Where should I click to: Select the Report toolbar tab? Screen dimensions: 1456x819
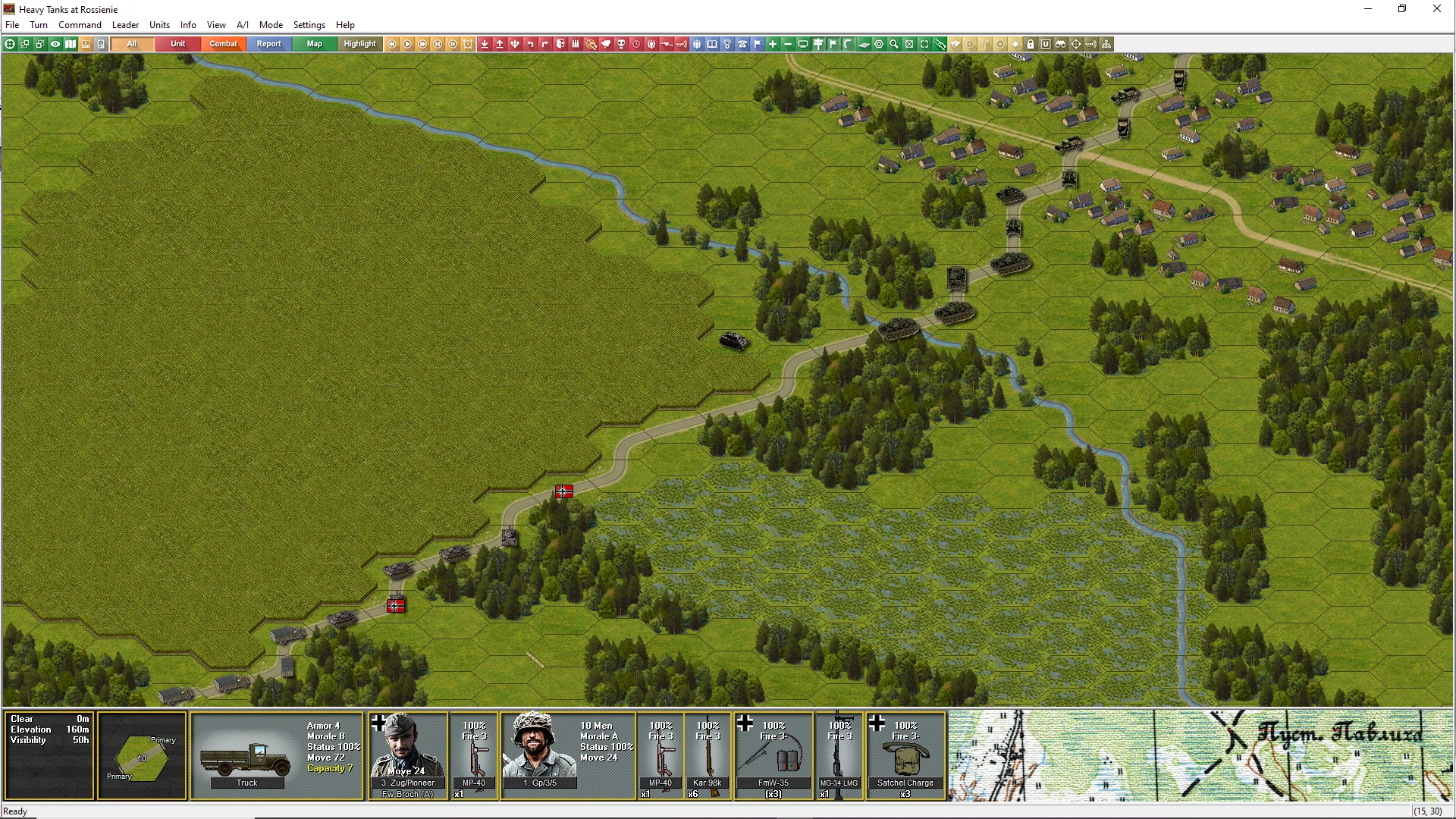coord(268,44)
